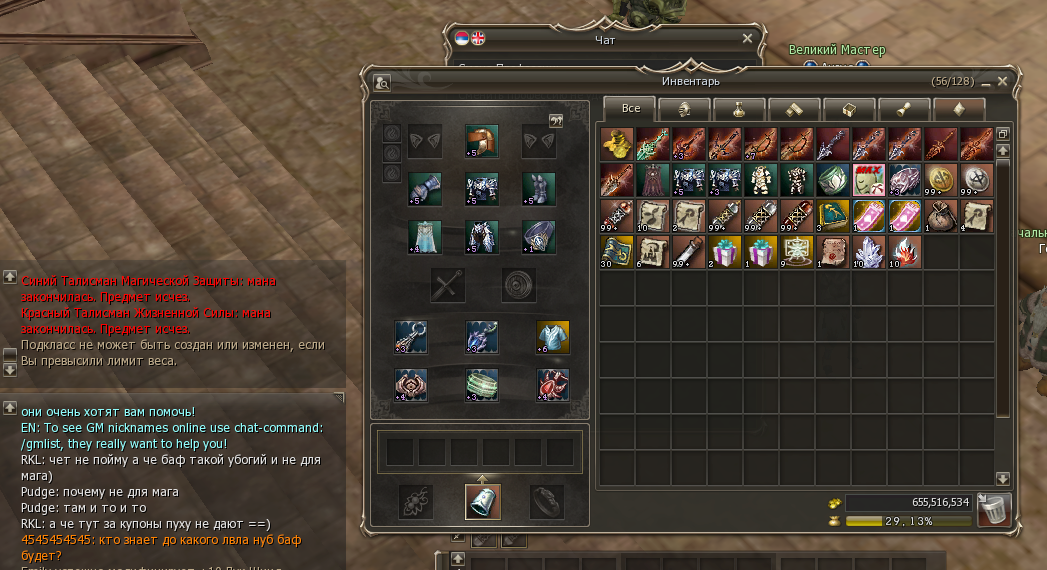The height and width of the screenshot is (570, 1047).
Task: Close the Чат window
Action: (x=747, y=38)
